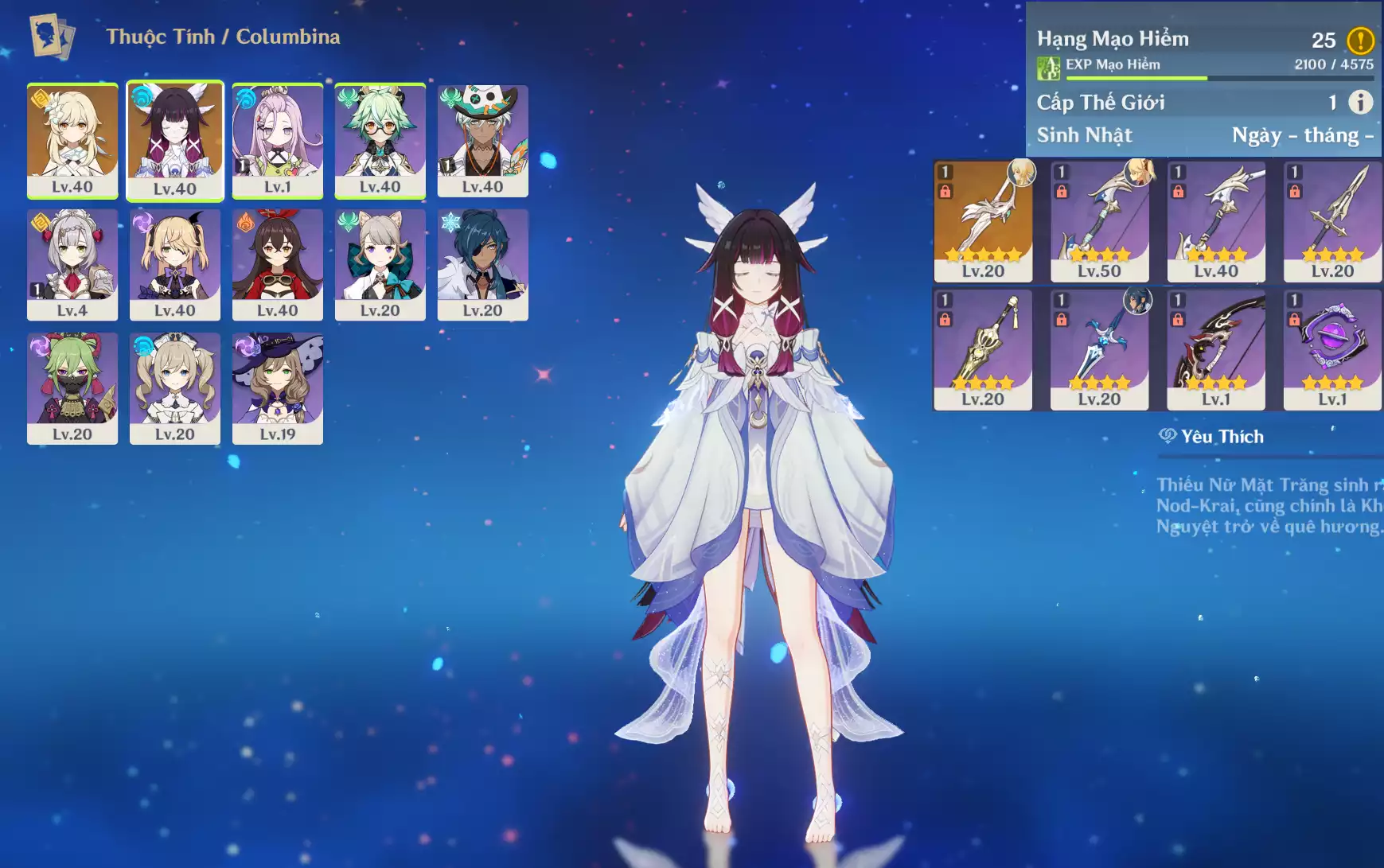Choose the pink-haired Lv.1 Hydro character
The height and width of the screenshot is (868, 1384).
[278, 140]
